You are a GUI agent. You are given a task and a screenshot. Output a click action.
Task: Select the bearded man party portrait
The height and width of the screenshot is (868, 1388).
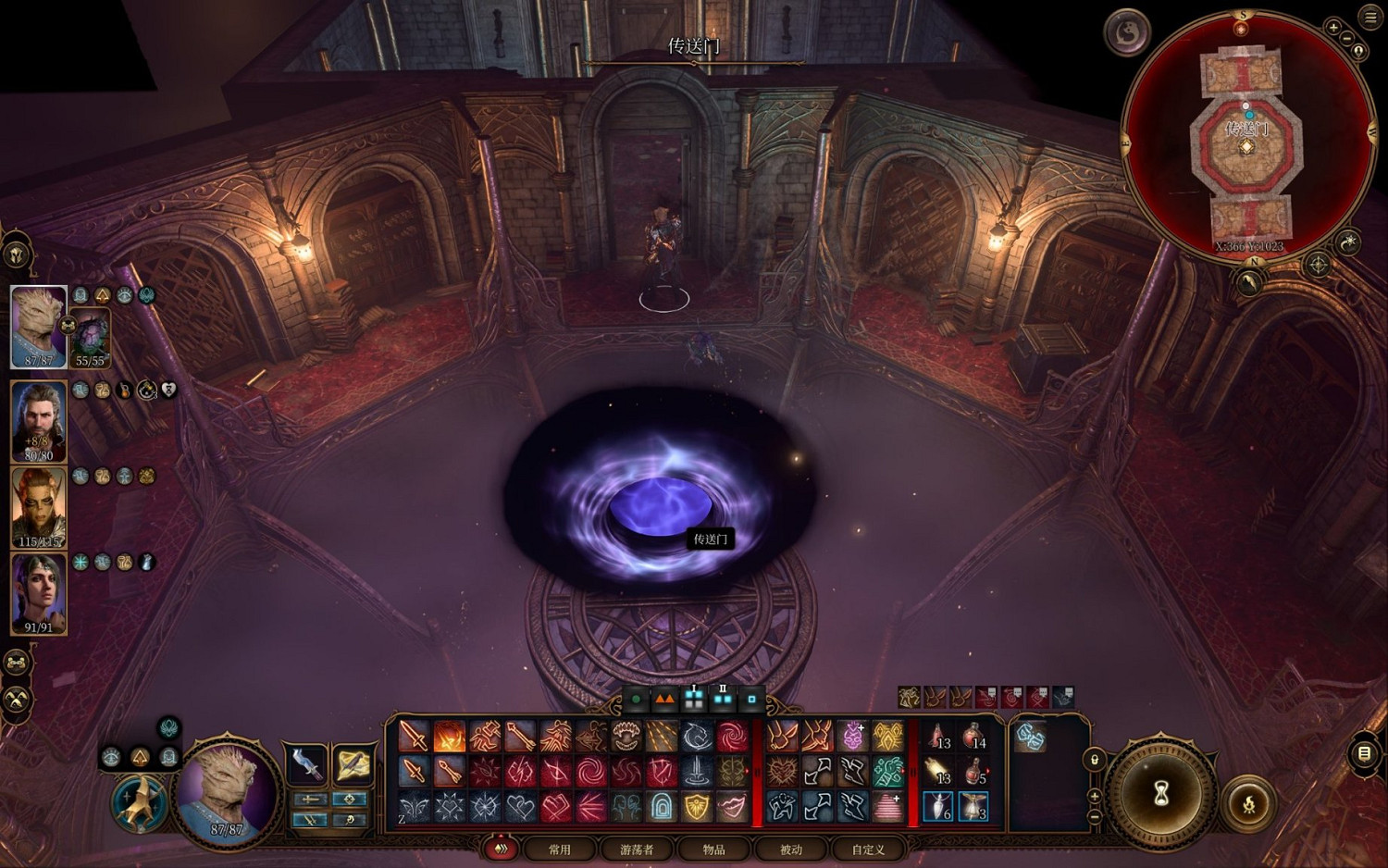(x=38, y=421)
